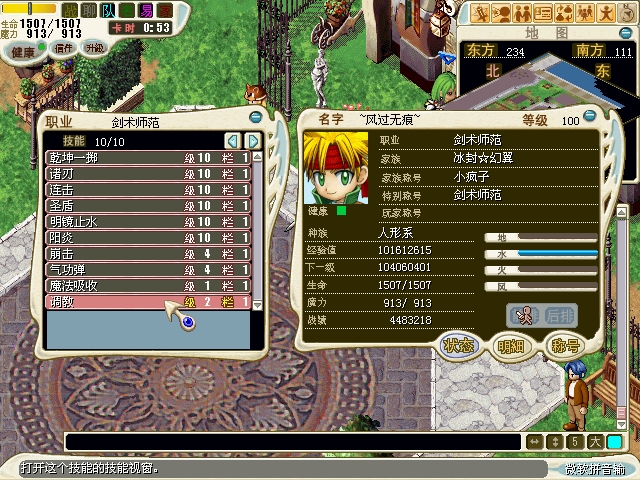This screenshot has width=640, height=480.
Task: Click the 大 font size chat button
Action: [x=595, y=441]
